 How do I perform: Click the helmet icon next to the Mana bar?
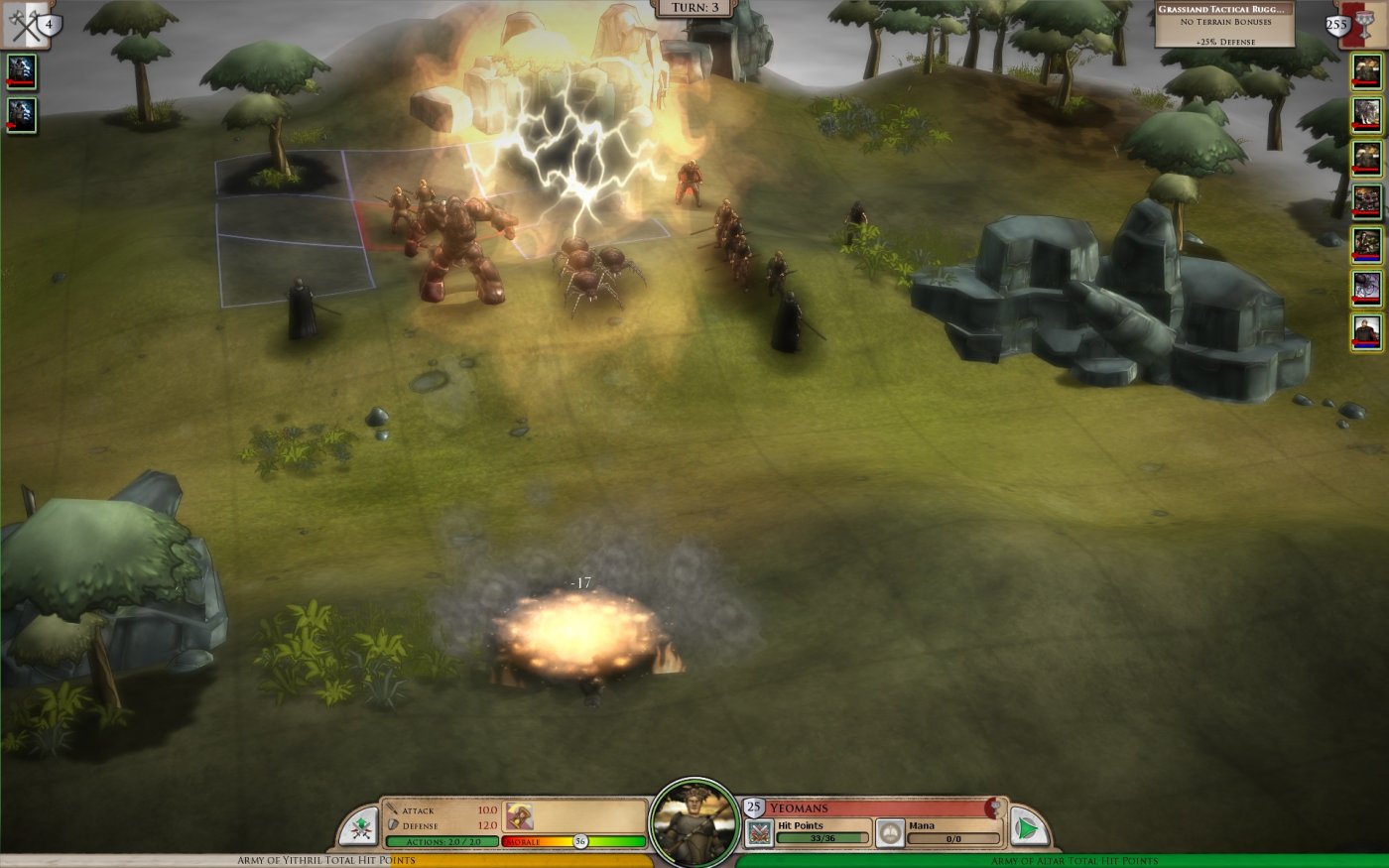click(890, 830)
